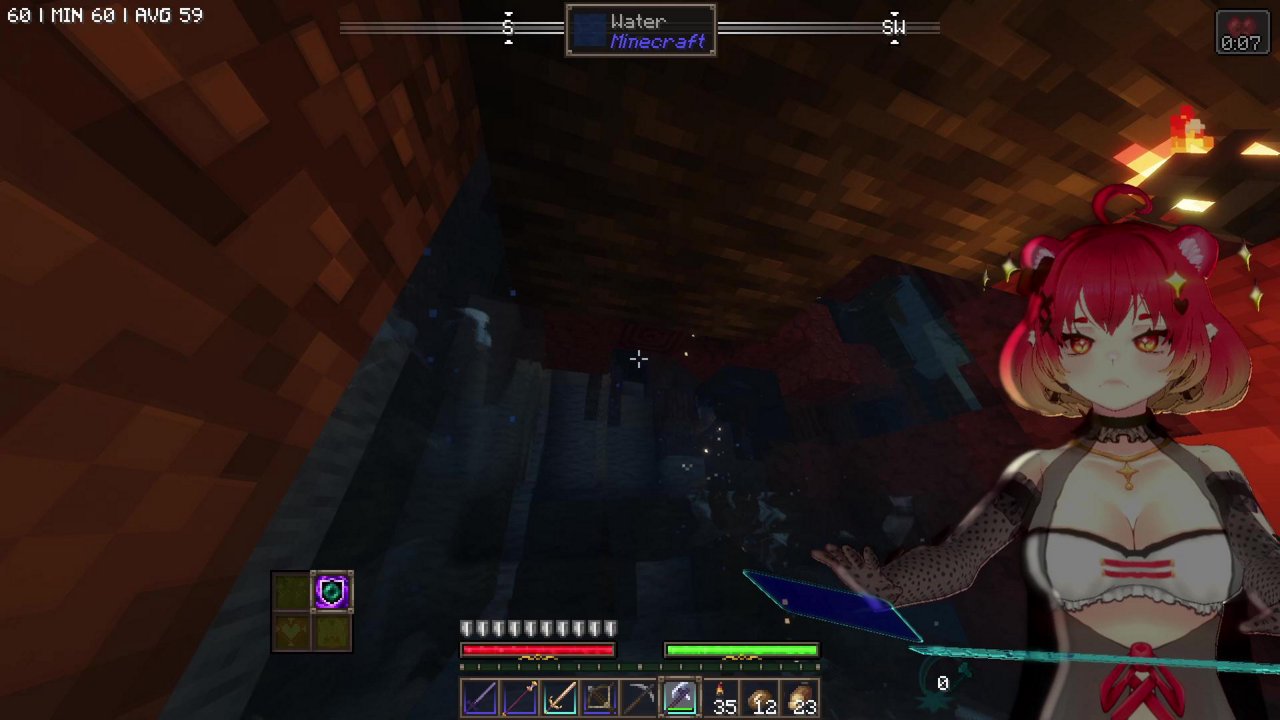1280x720 pixels.
Task: Click the Water biome label on the HUD
Action: tap(639, 21)
